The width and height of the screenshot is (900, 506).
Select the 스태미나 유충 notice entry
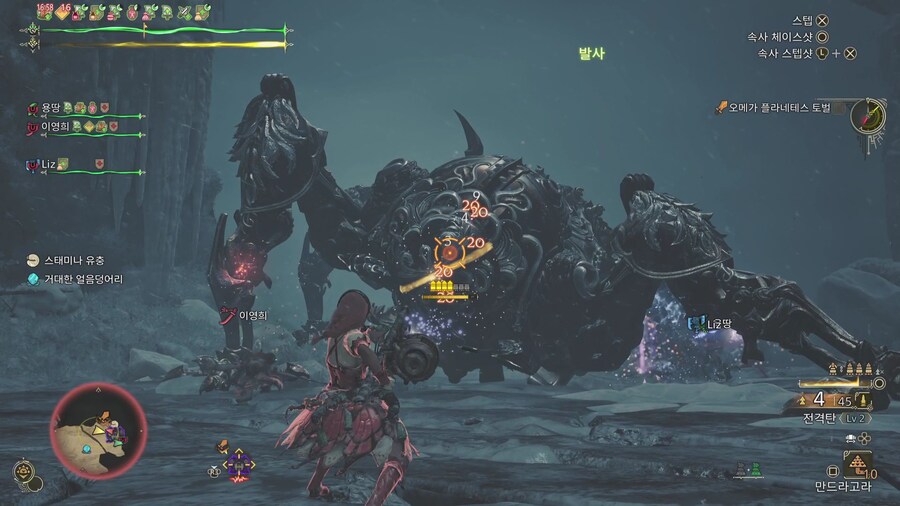click(75, 261)
